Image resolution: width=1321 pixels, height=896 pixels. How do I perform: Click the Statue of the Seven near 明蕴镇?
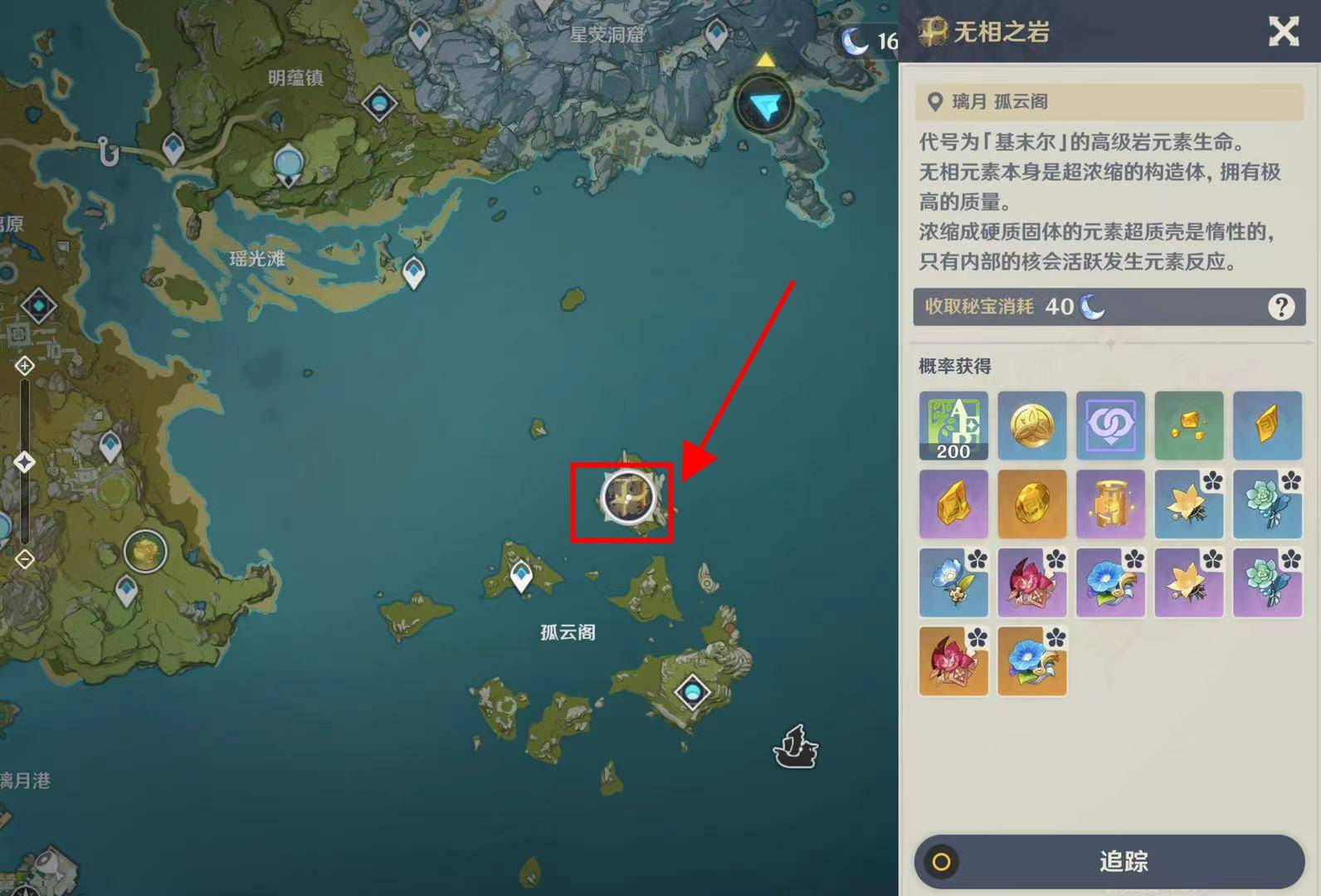click(x=290, y=164)
